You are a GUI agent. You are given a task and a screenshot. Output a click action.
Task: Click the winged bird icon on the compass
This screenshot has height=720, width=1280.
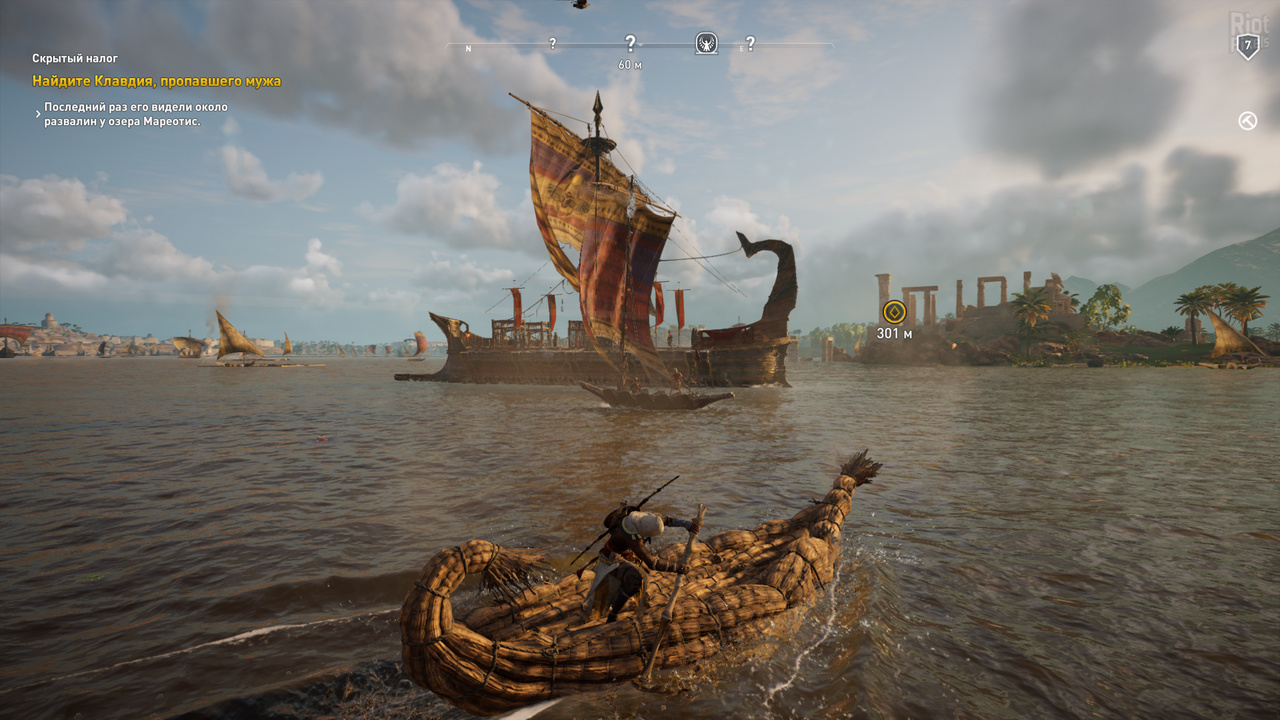click(706, 43)
